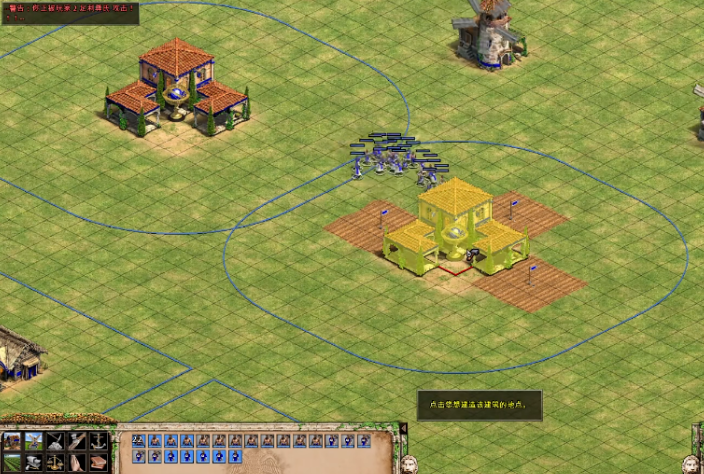Pick the mining camp pickaxe icon

[56, 441]
